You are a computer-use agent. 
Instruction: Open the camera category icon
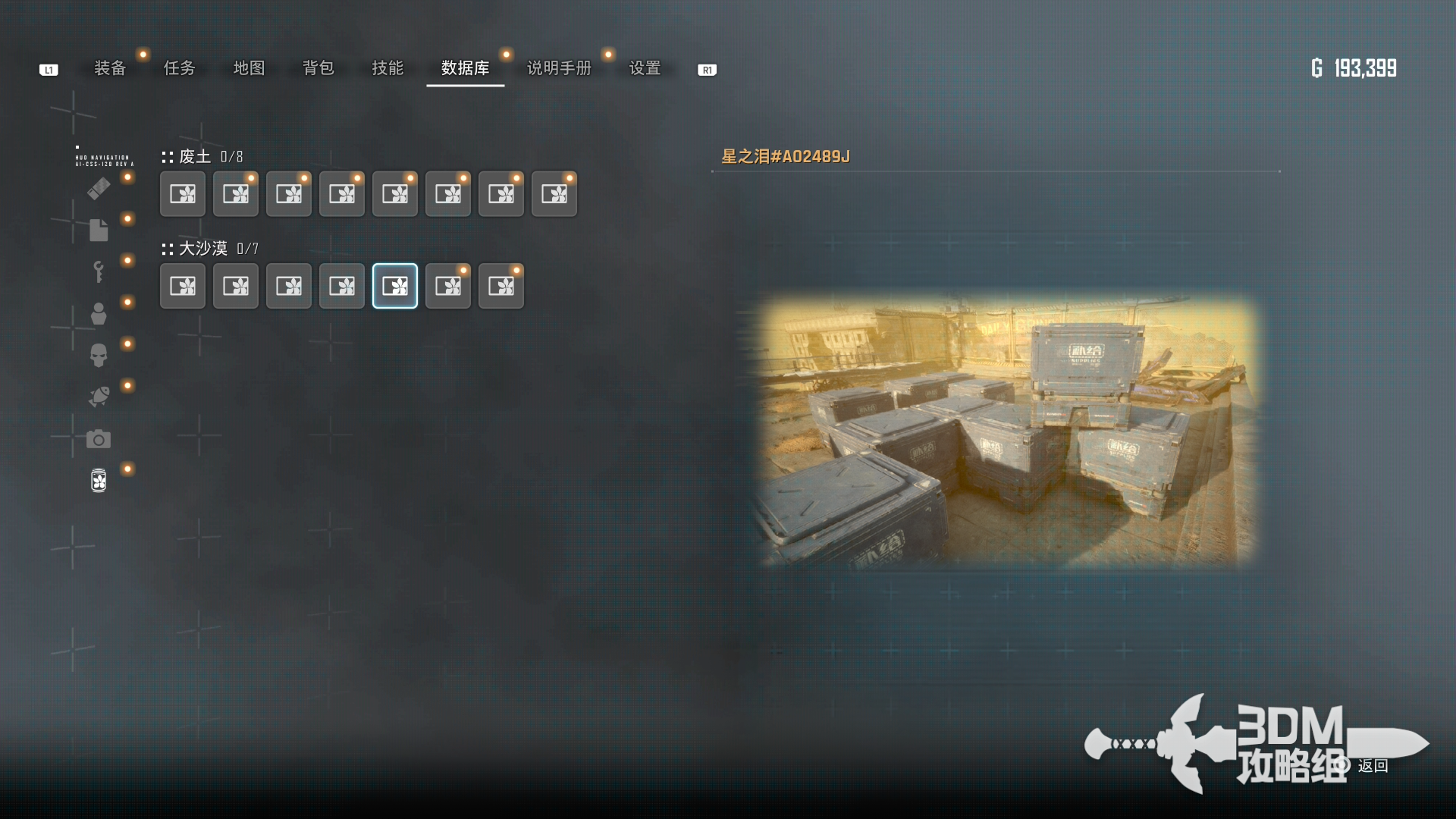pos(99,439)
